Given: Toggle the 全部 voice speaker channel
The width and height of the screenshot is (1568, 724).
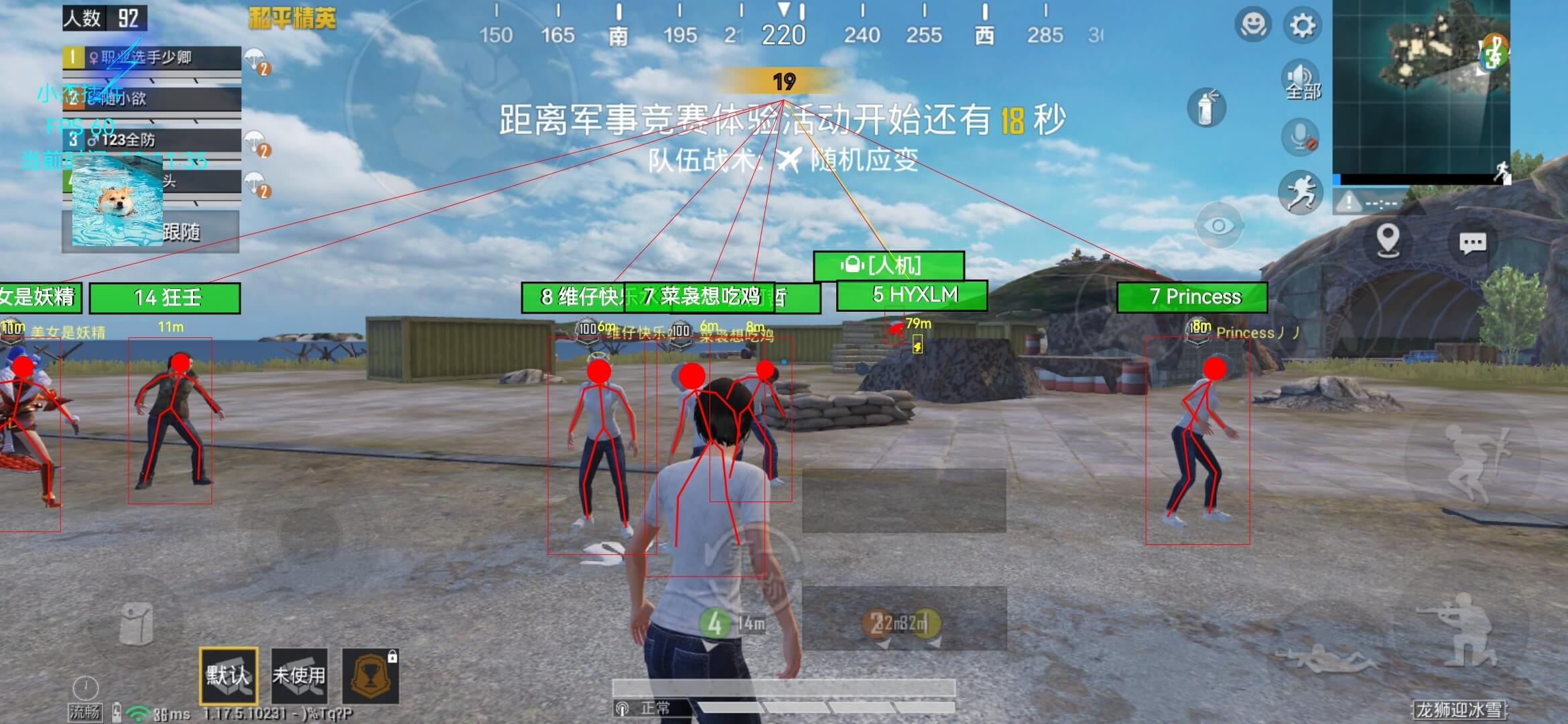Looking at the screenshot, I should click(1300, 80).
